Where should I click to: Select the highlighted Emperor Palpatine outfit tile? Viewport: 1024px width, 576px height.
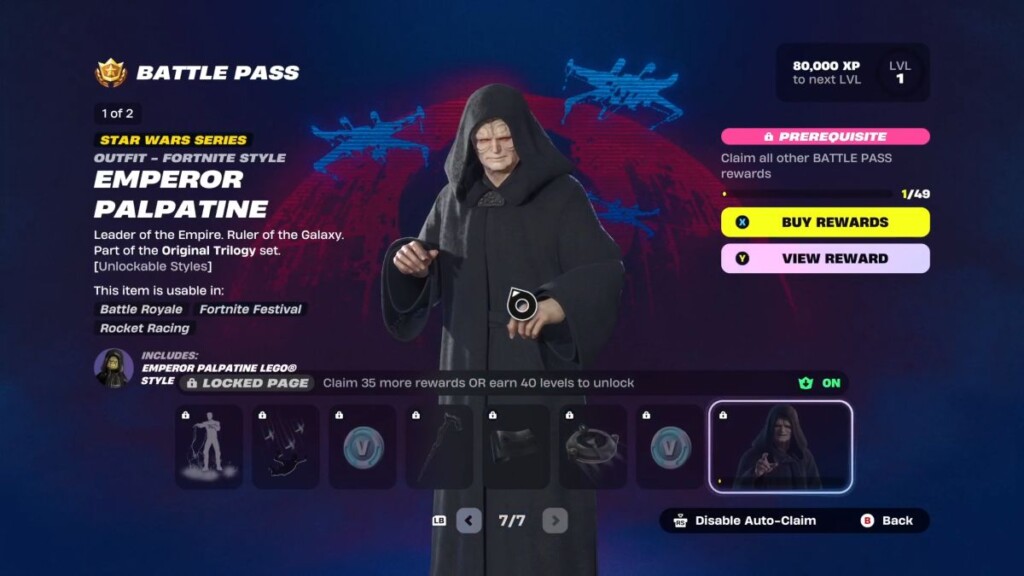coord(780,446)
